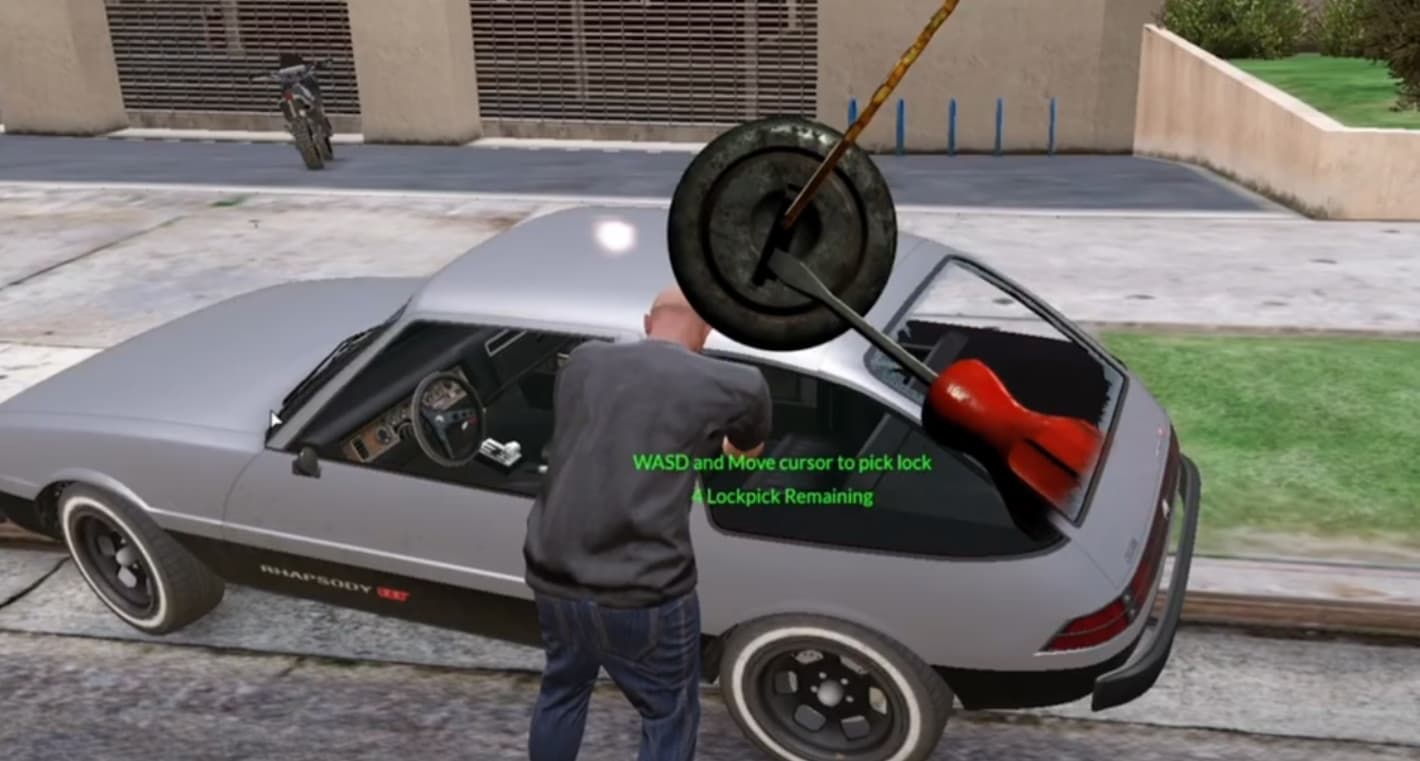Click the mouse cursor near the windshield
This screenshot has height=761, width=1420.
(x=275, y=420)
